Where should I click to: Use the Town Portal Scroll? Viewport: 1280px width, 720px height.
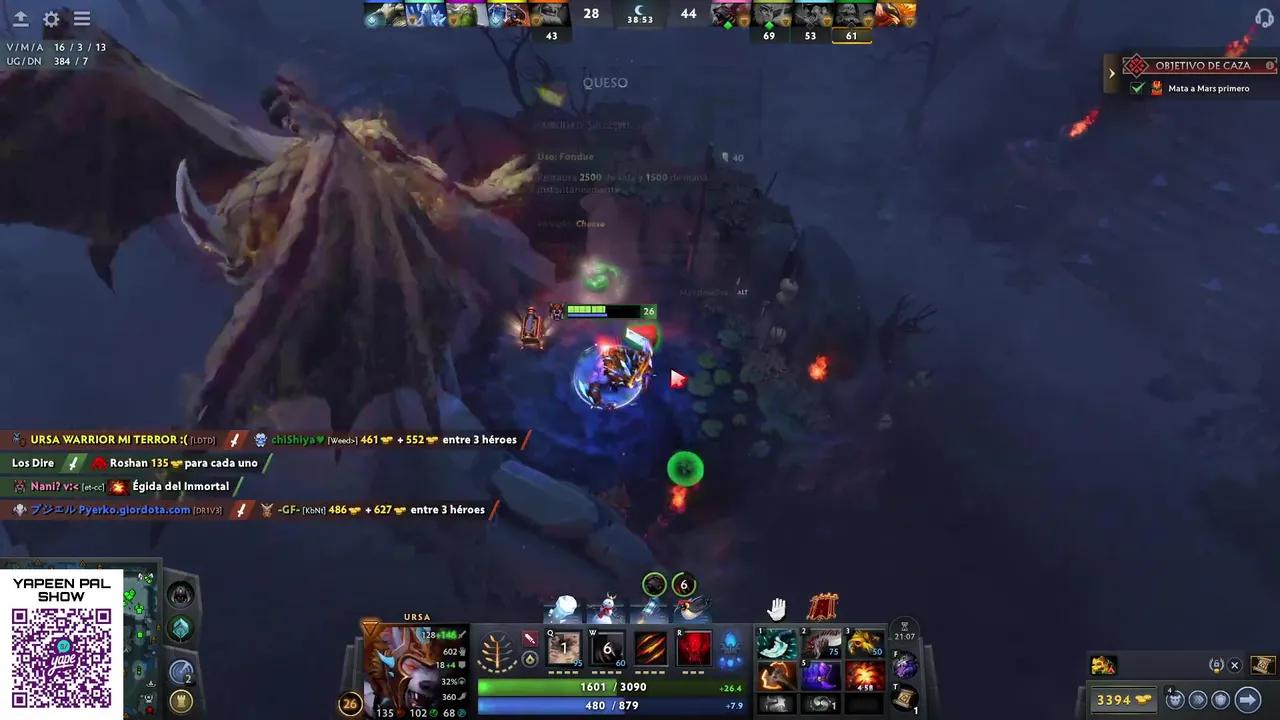pyautogui.click(x=905, y=697)
